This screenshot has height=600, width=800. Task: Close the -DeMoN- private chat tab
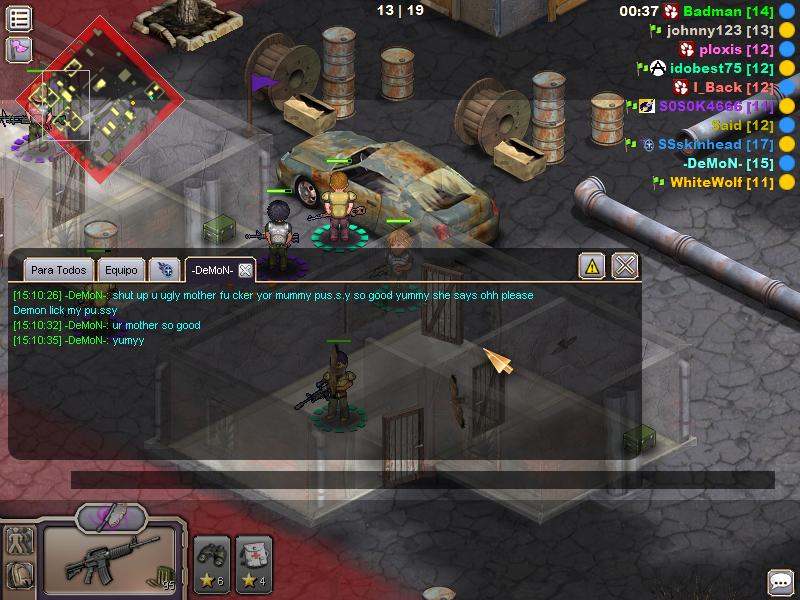click(245, 270)
